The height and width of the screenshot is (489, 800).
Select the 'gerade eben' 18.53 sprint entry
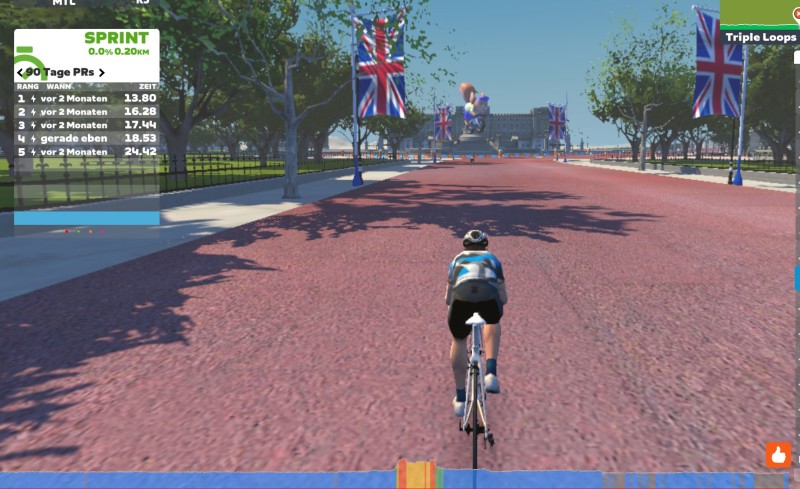click(87, 138)
